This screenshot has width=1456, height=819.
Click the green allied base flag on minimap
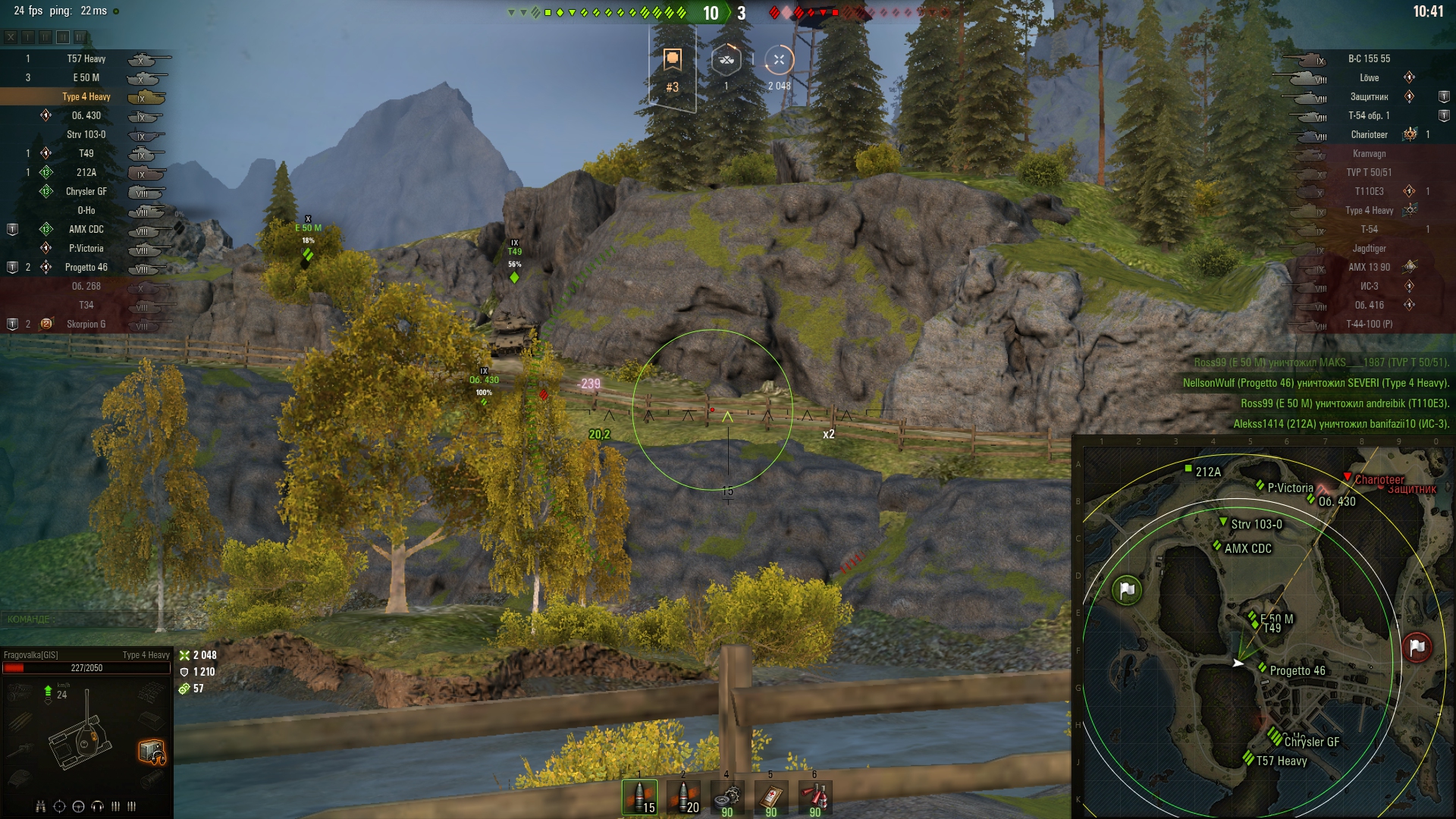click(1127, 589)
